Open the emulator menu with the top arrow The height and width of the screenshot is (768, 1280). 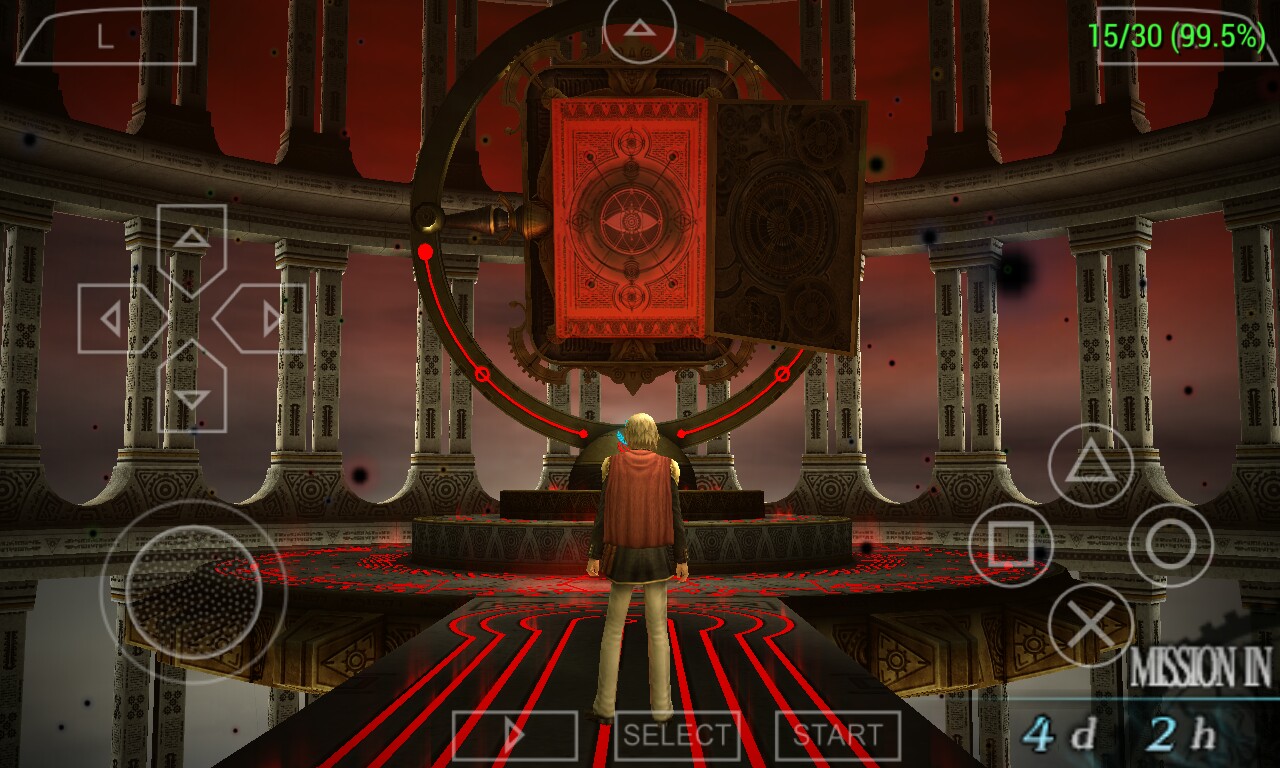pyautogui.click(x=639, y=28)
